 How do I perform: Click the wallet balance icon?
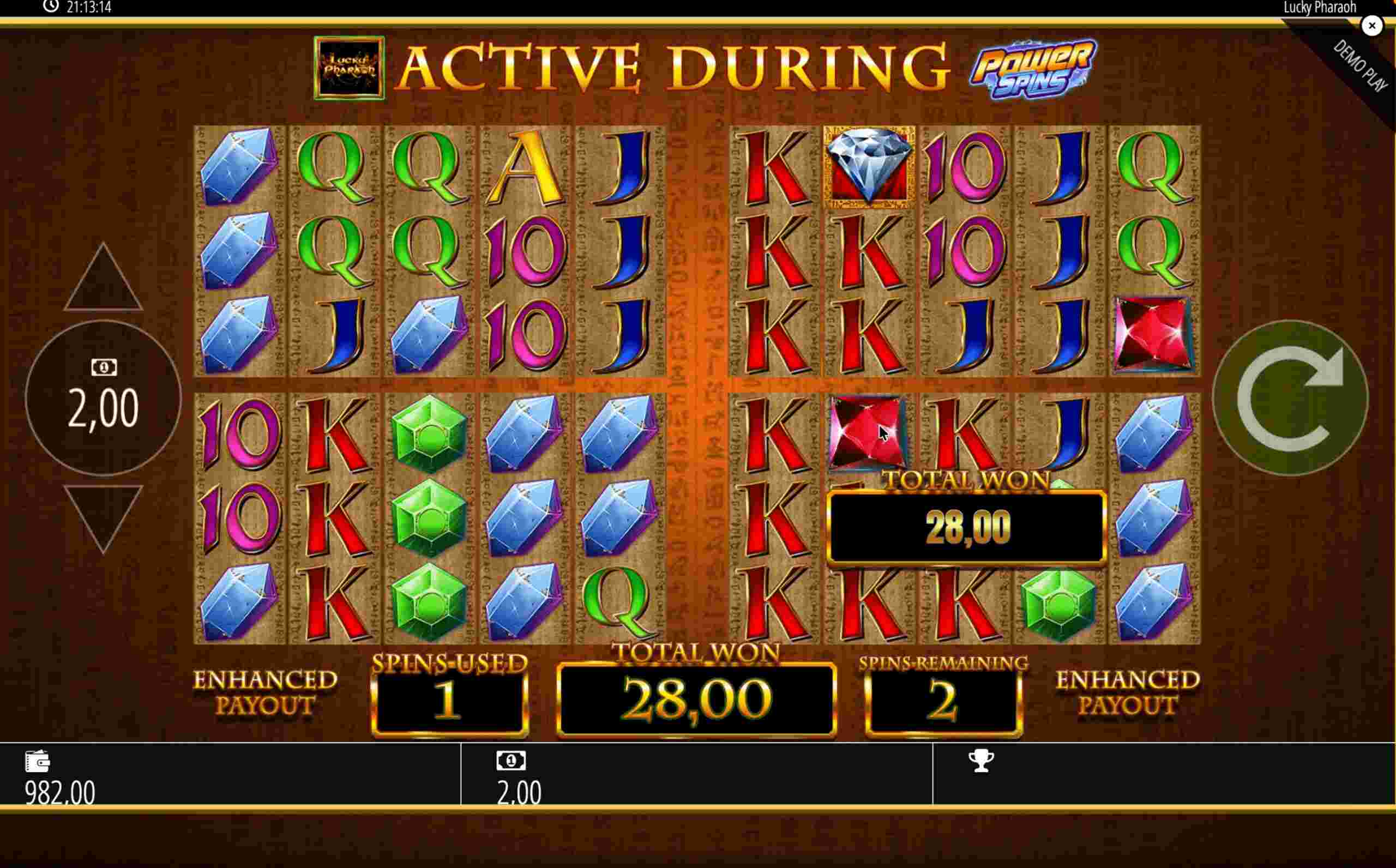point(38,761)
